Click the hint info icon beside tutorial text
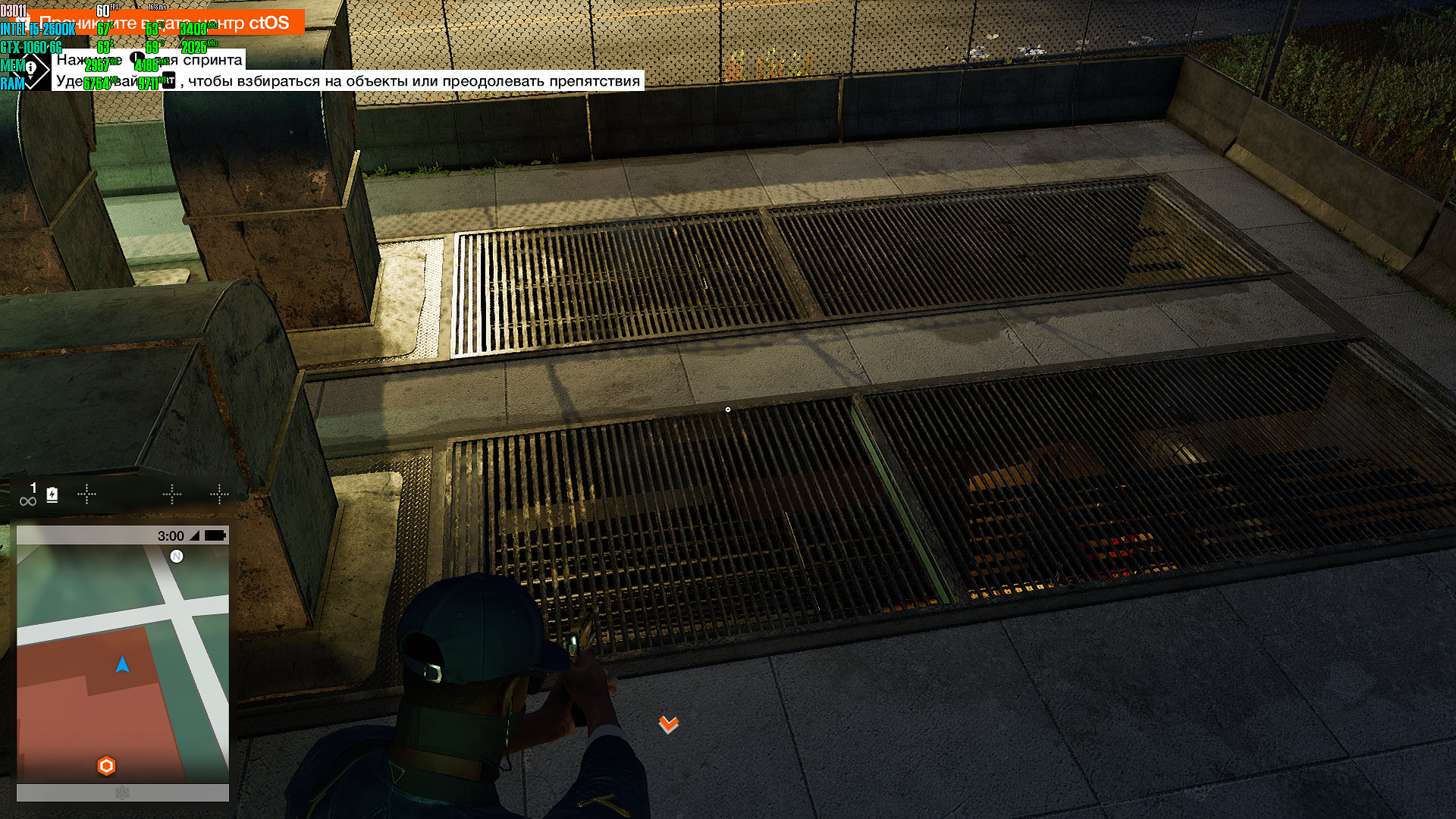This screenshot has height=819, width=1456. pos(32,69)
